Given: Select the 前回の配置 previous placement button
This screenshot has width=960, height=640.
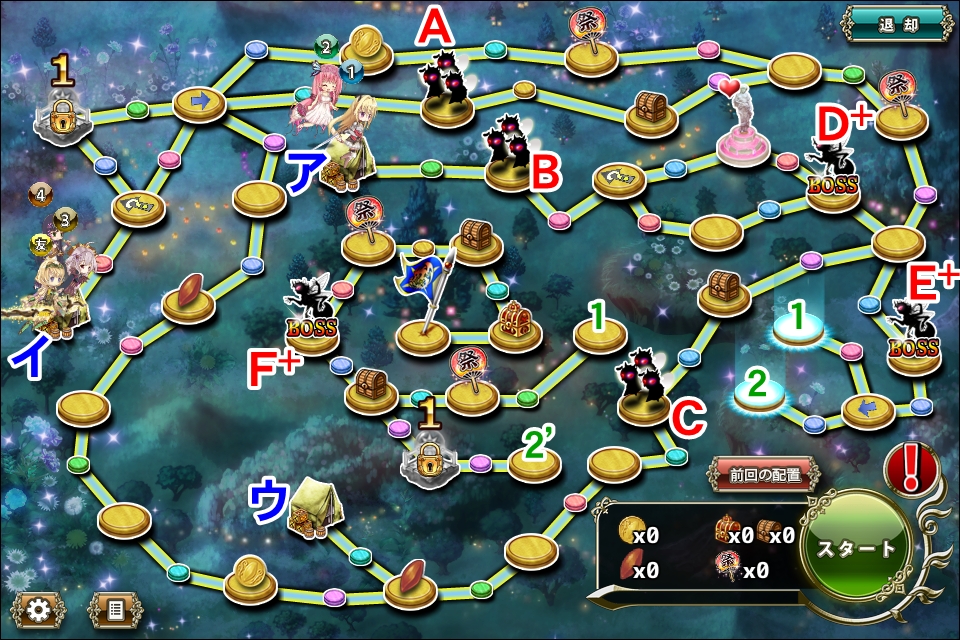Looking at the screenshot, I should [x=767, y=476].
